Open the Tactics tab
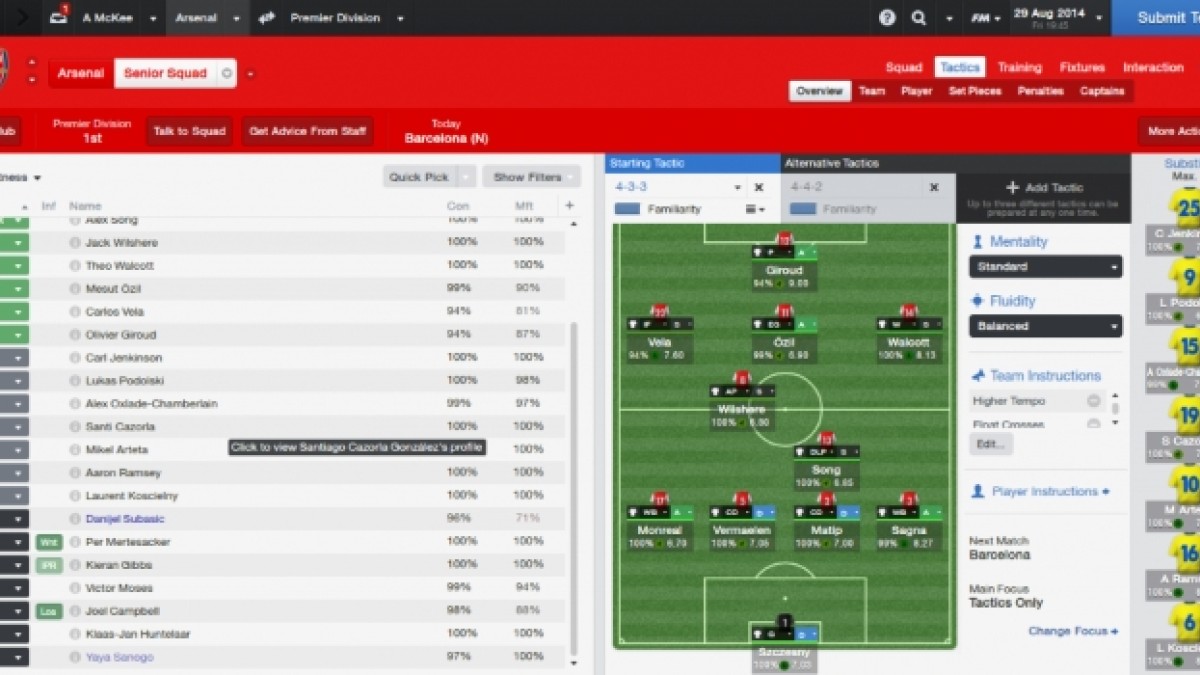 point(960,68)
